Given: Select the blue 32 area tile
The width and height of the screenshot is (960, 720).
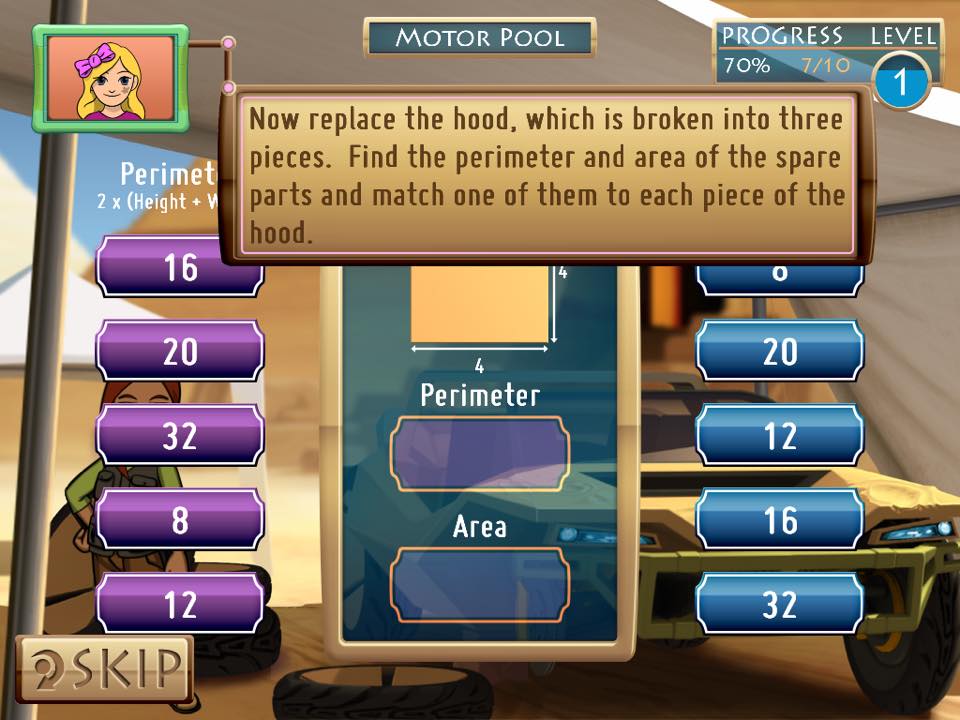Looking at the screenshot, I should coord(779,604).
